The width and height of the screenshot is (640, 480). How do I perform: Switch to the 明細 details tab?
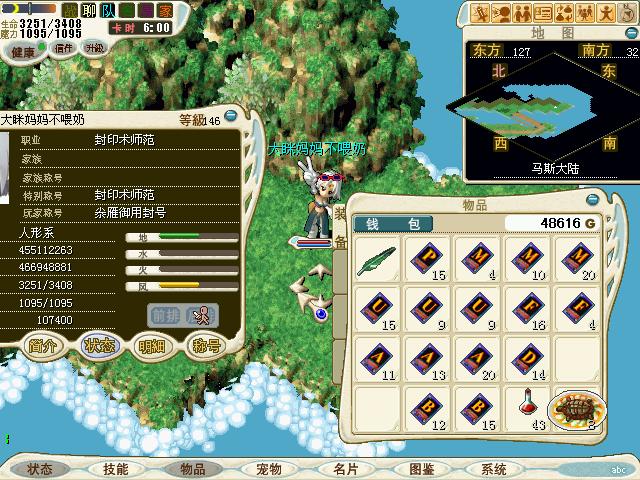pyautogui.click(x=152, y=345)
